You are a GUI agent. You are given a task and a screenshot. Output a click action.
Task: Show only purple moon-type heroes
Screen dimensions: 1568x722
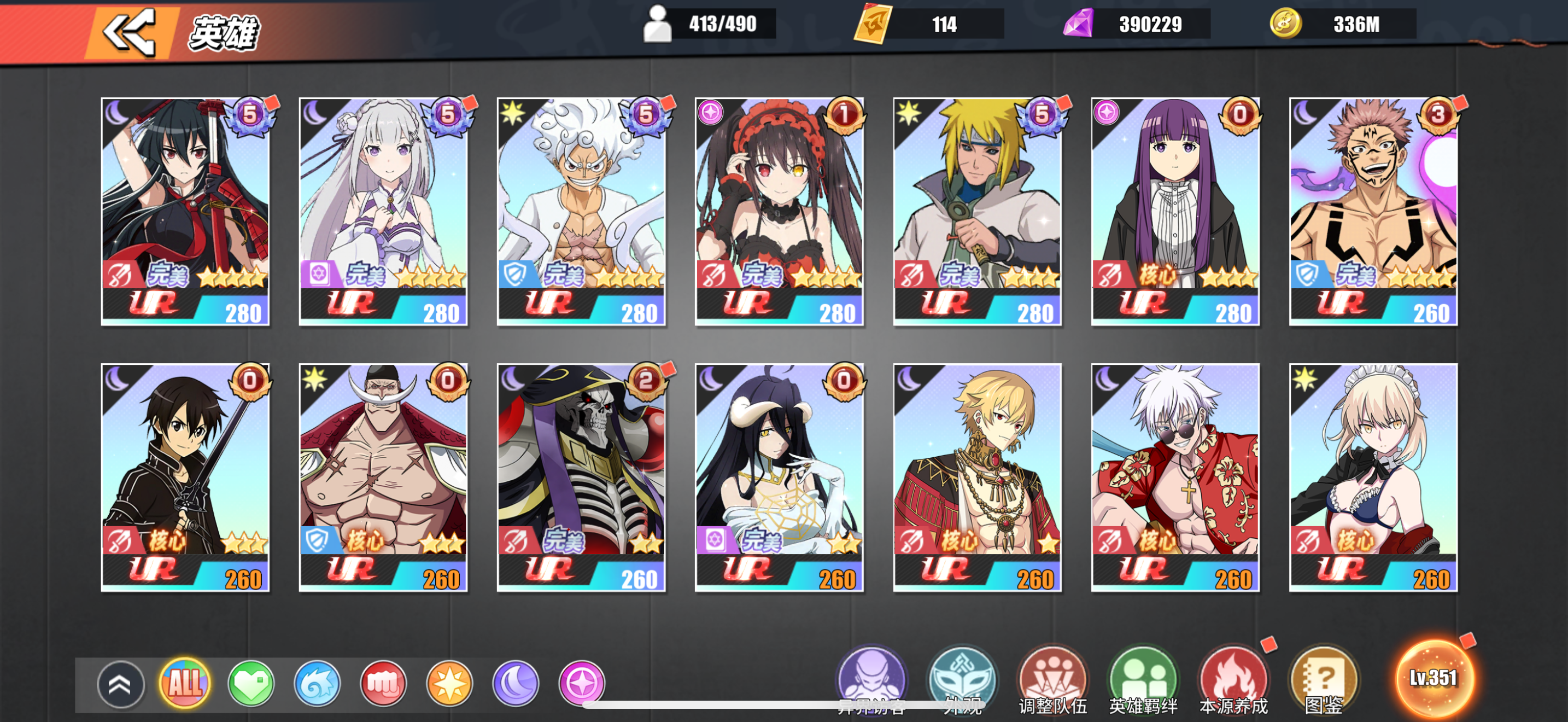[x=516, y=683]
